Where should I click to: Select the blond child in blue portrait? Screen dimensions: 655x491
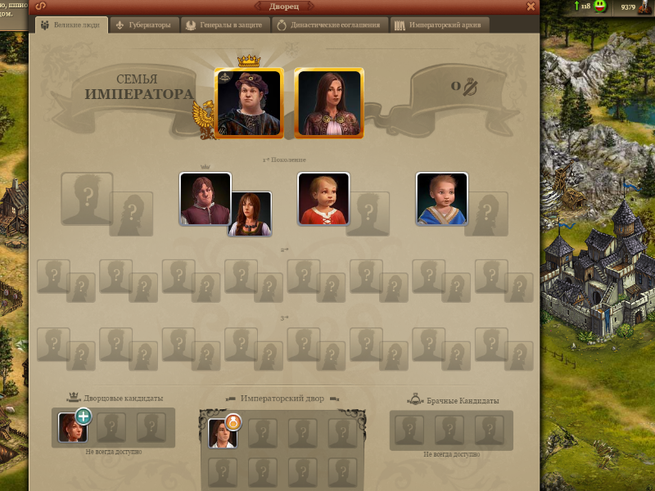pos(441,198)
